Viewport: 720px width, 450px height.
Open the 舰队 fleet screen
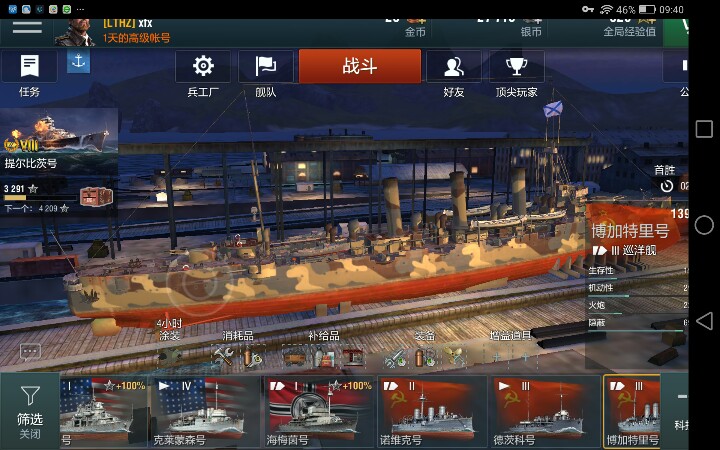click(266, 74)
